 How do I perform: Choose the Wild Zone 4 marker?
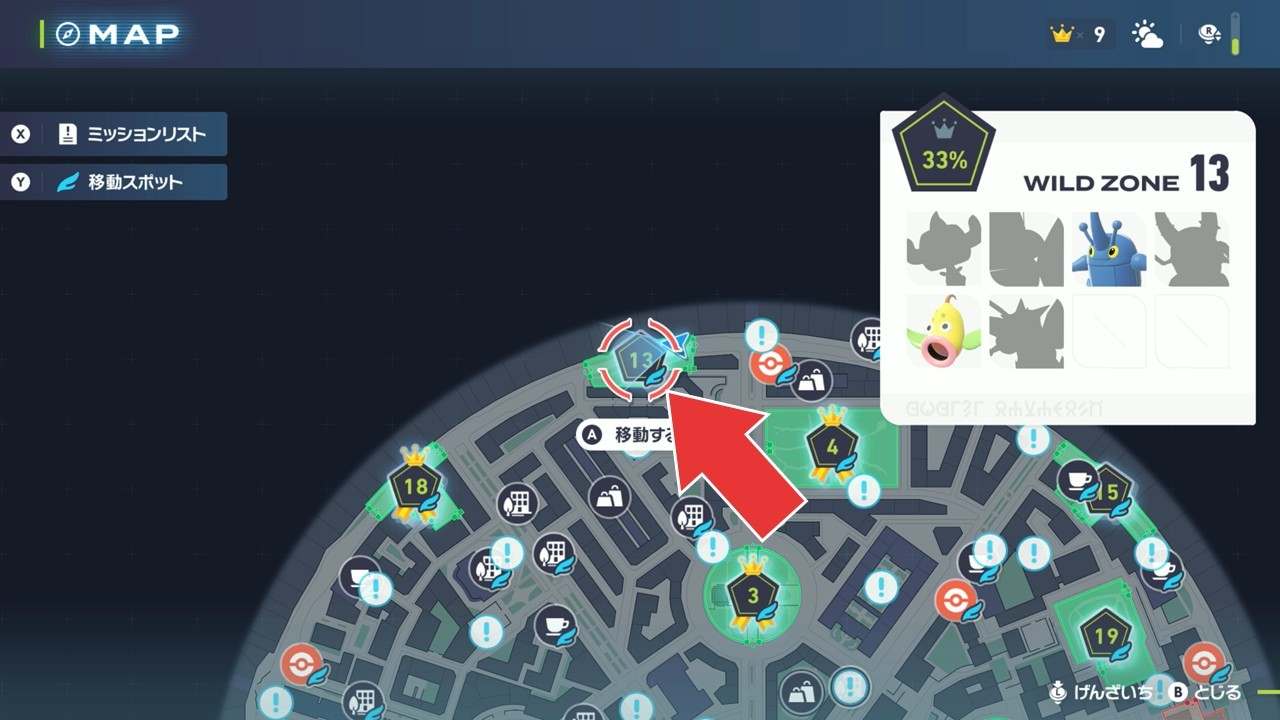(831, 447)
